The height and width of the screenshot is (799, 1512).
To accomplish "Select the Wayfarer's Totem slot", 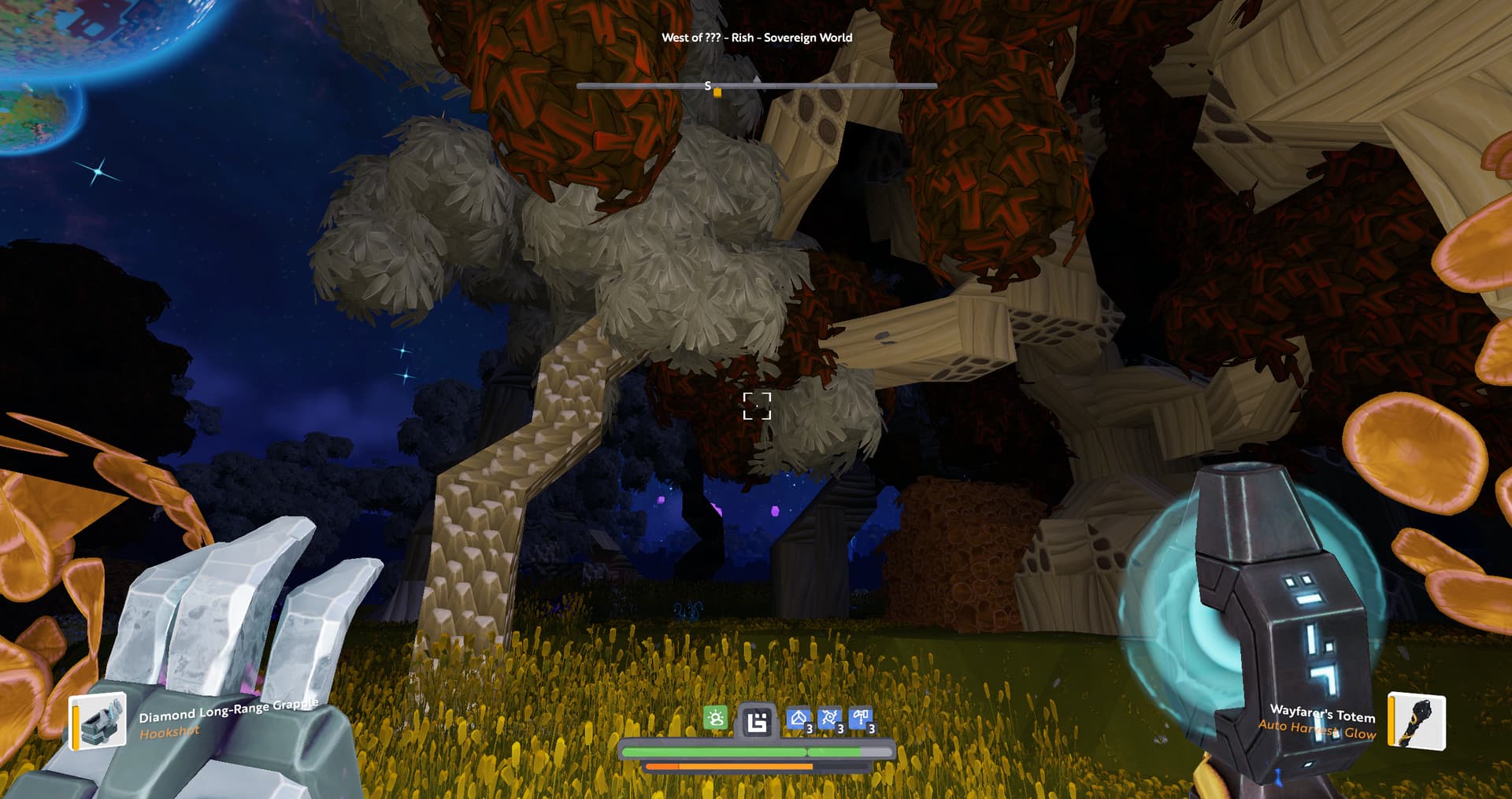I will [x=1416, y=720].
